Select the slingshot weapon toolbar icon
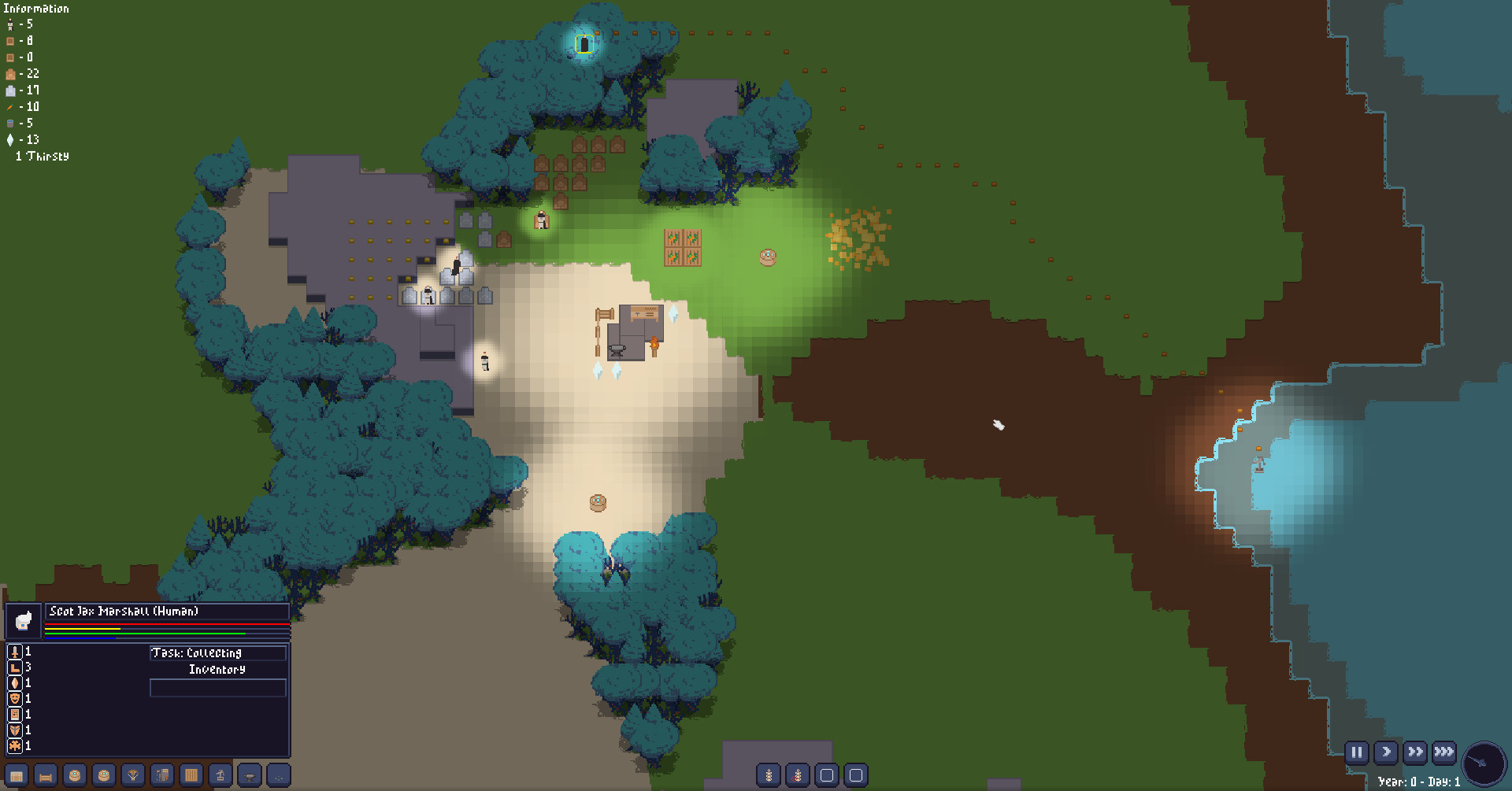 132,774
